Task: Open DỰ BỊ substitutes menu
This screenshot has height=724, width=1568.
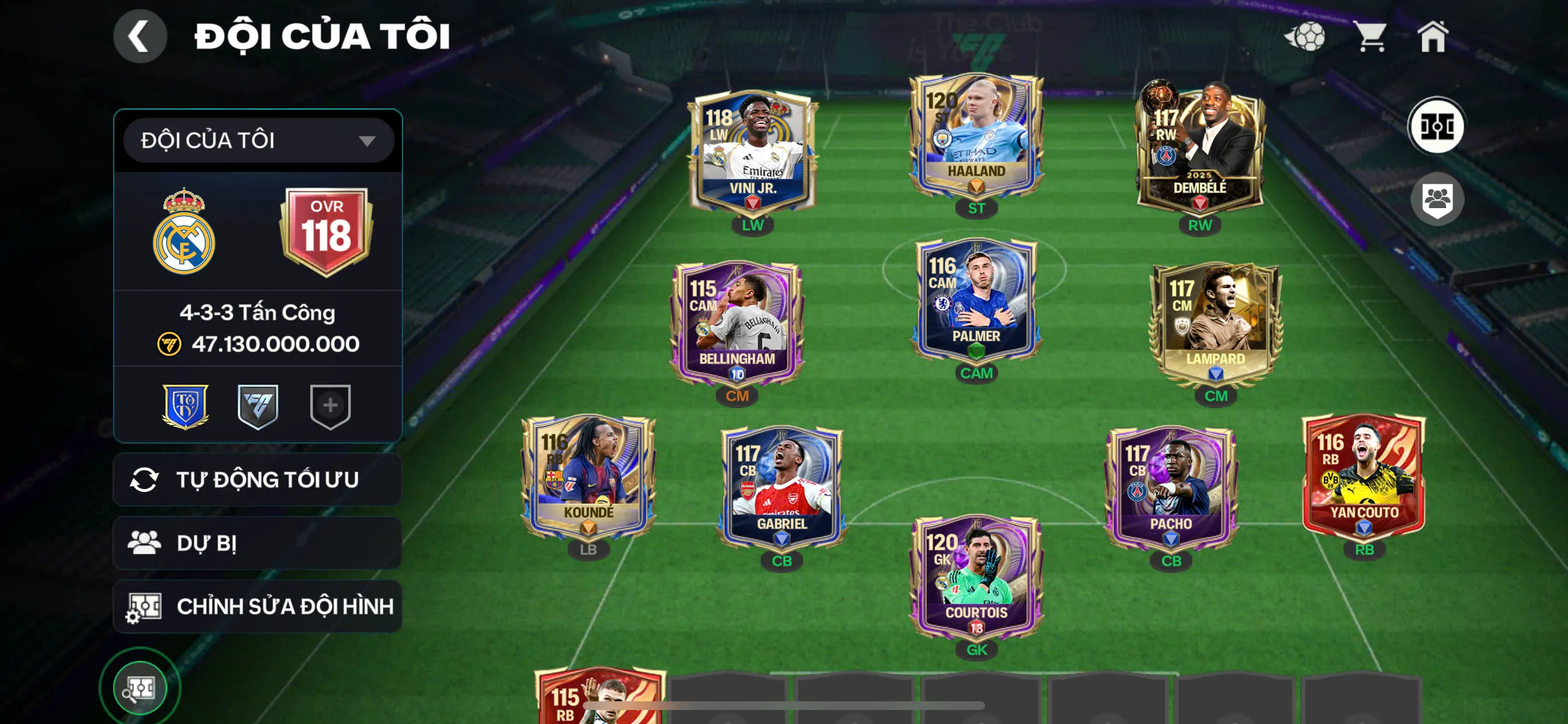Action: (256, 543)
